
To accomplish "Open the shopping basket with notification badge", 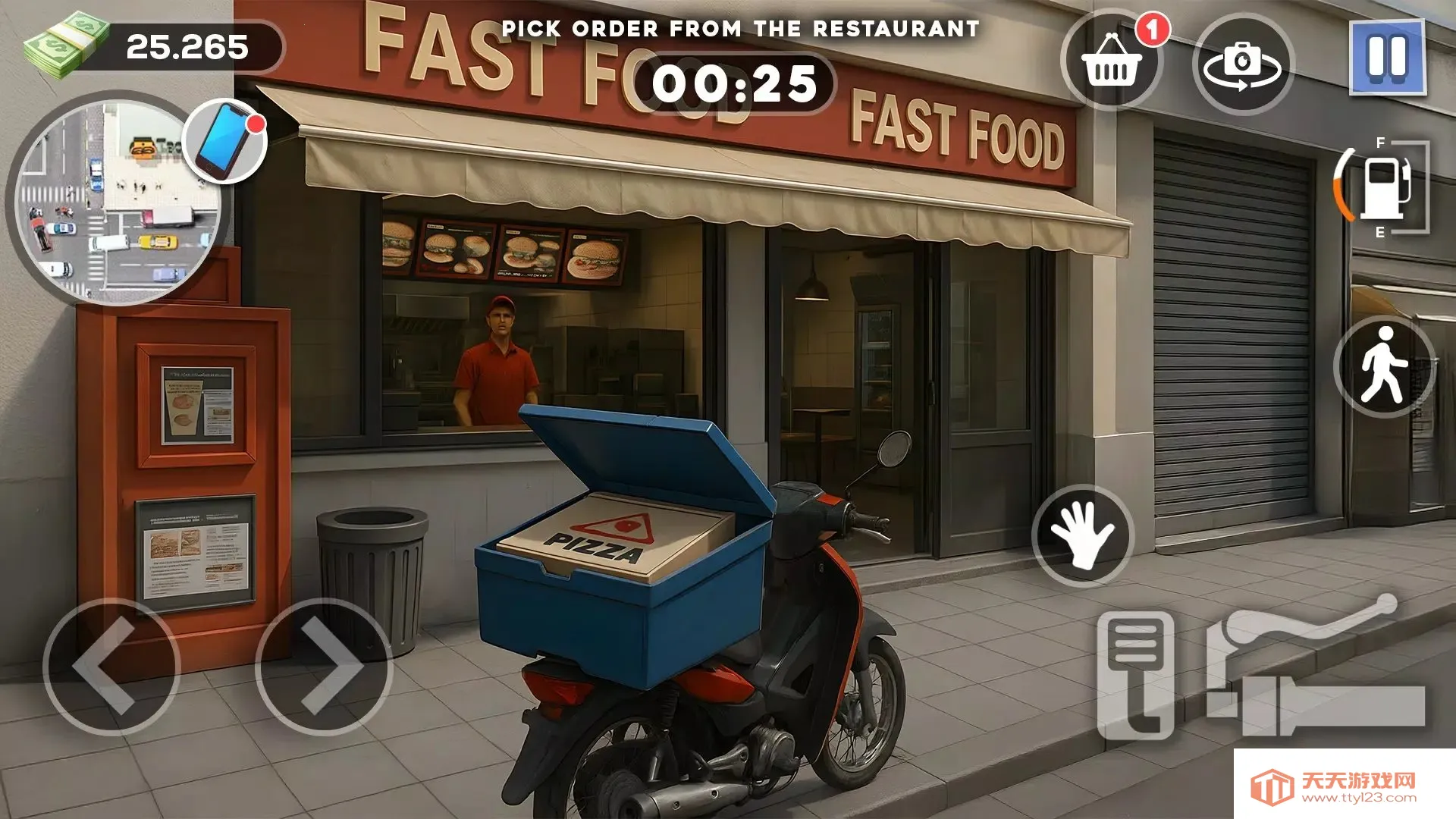I will 1112,62.
